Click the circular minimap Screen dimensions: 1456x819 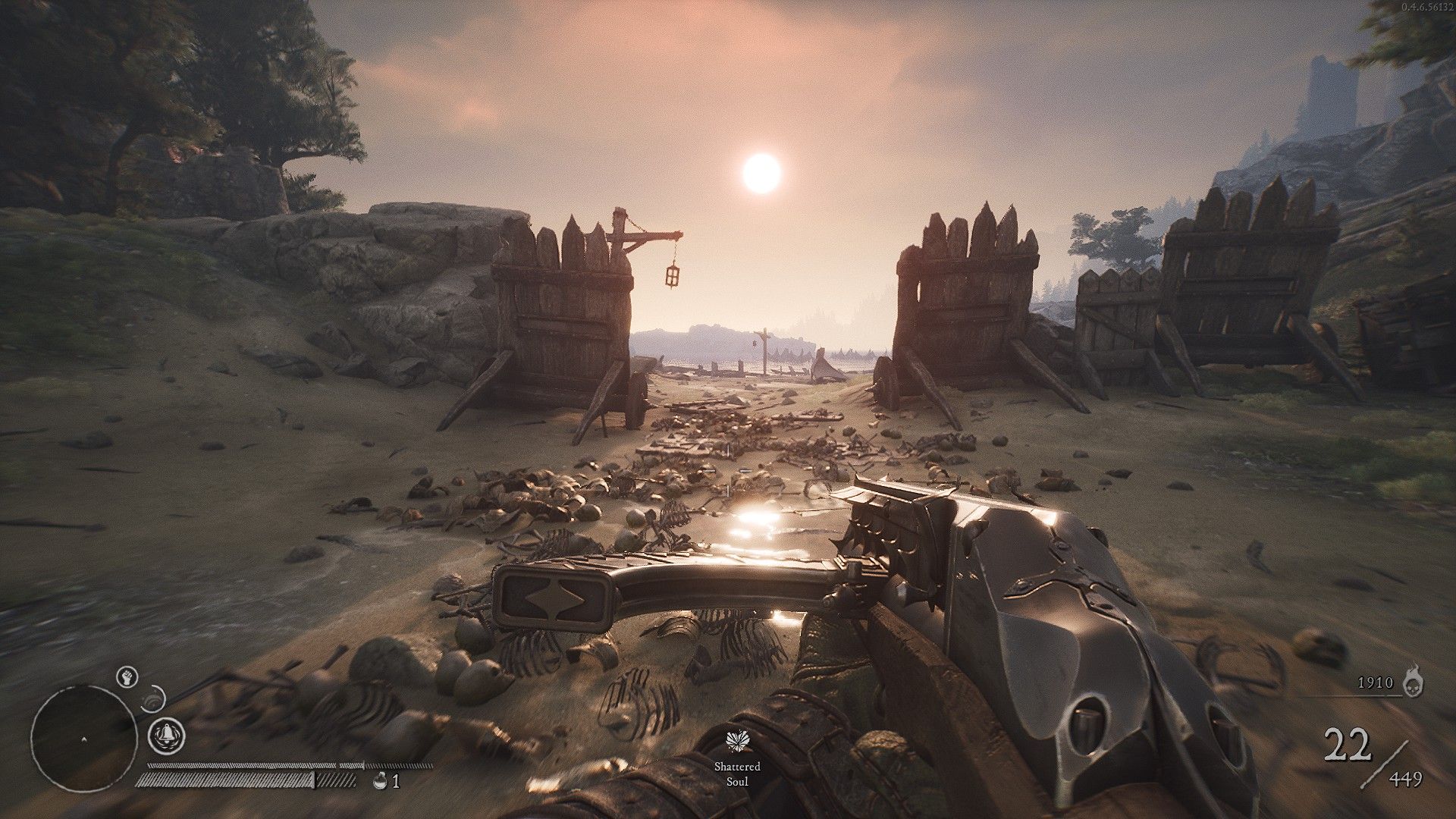tap(79, 738)
